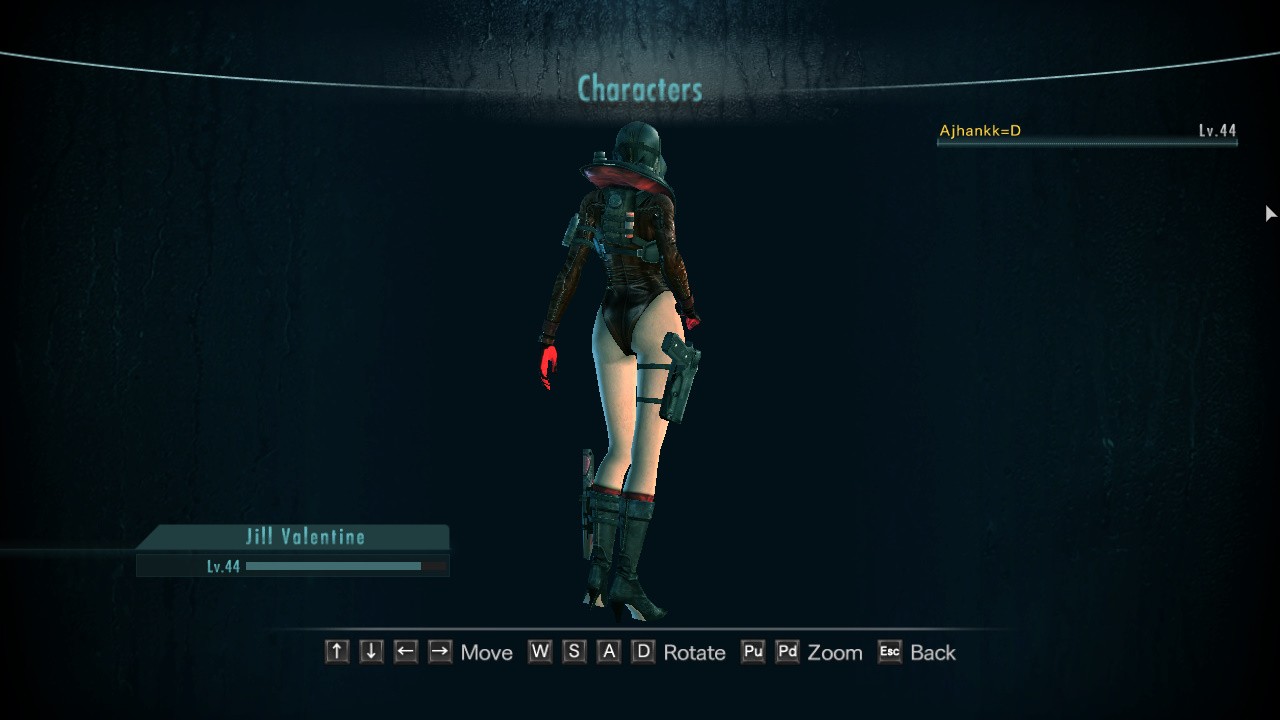Viewport: 1280px width, 720px height.
Task: Select the Ajhankk=D player row
Action: point(1086,132)
